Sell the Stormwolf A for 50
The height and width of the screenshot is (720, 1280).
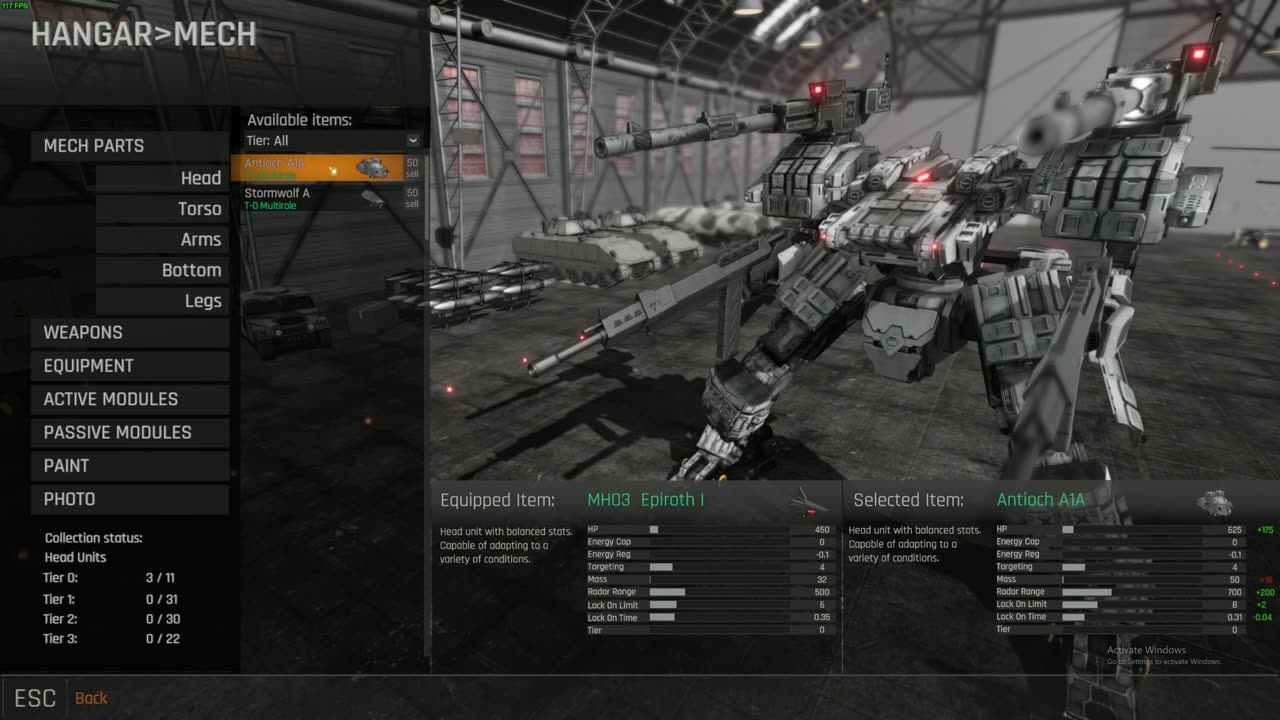[412, 198]
